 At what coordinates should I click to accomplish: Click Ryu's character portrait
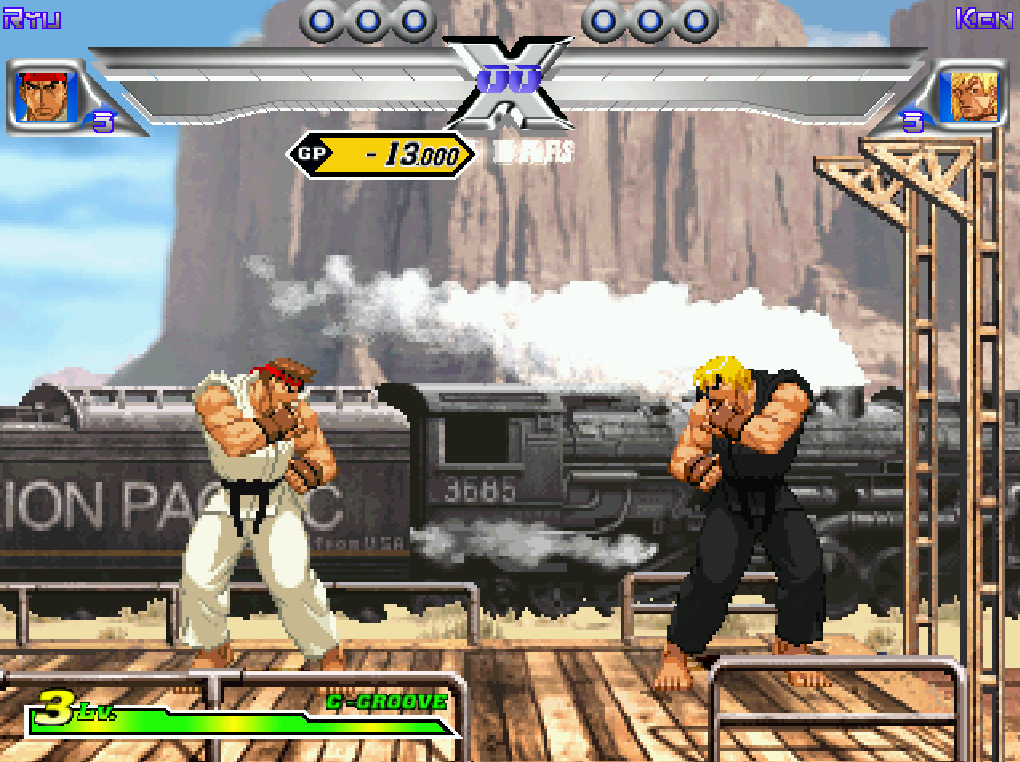click(41, 97)
